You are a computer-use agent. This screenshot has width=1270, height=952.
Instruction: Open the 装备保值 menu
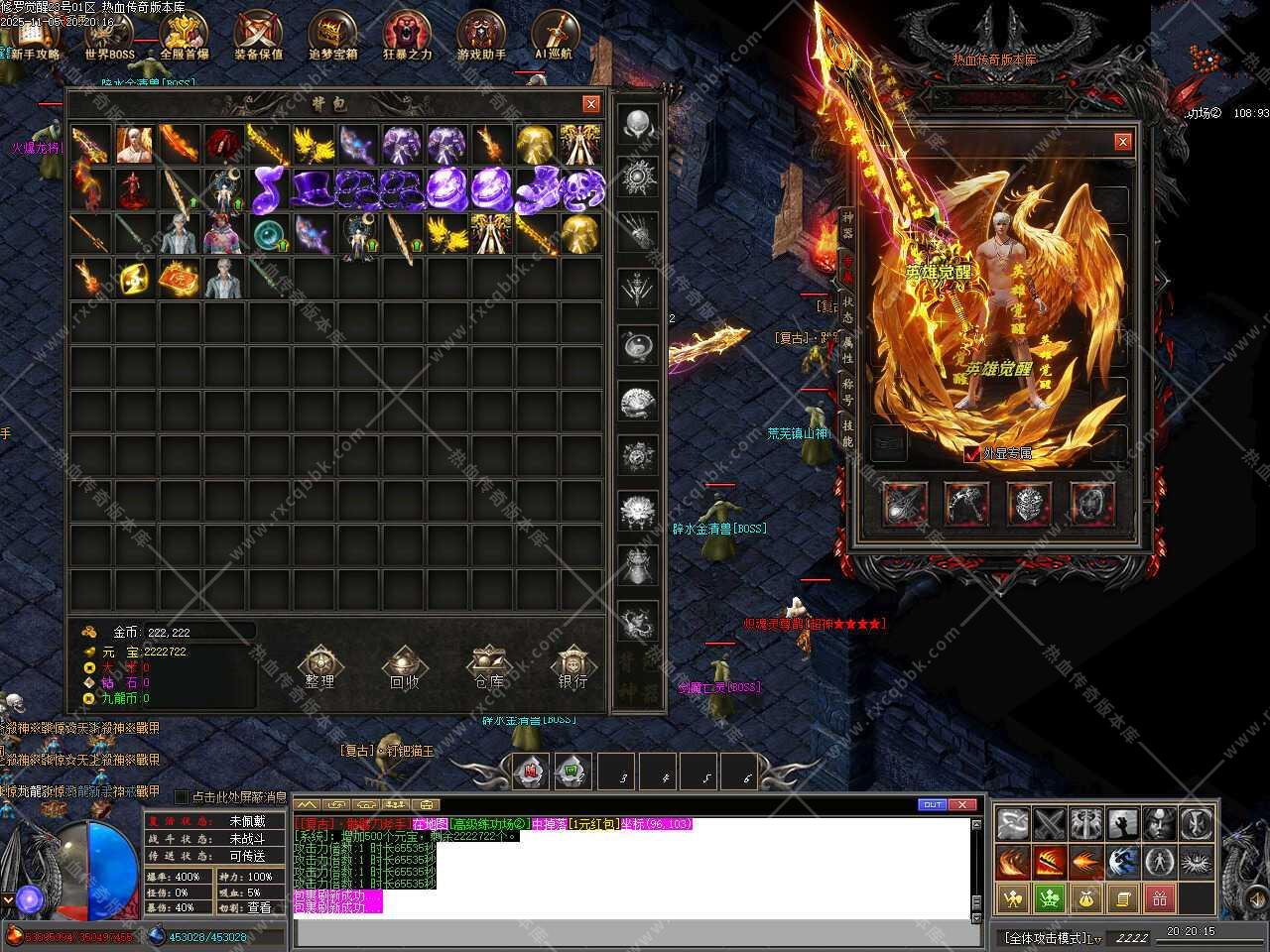(258, 35)
